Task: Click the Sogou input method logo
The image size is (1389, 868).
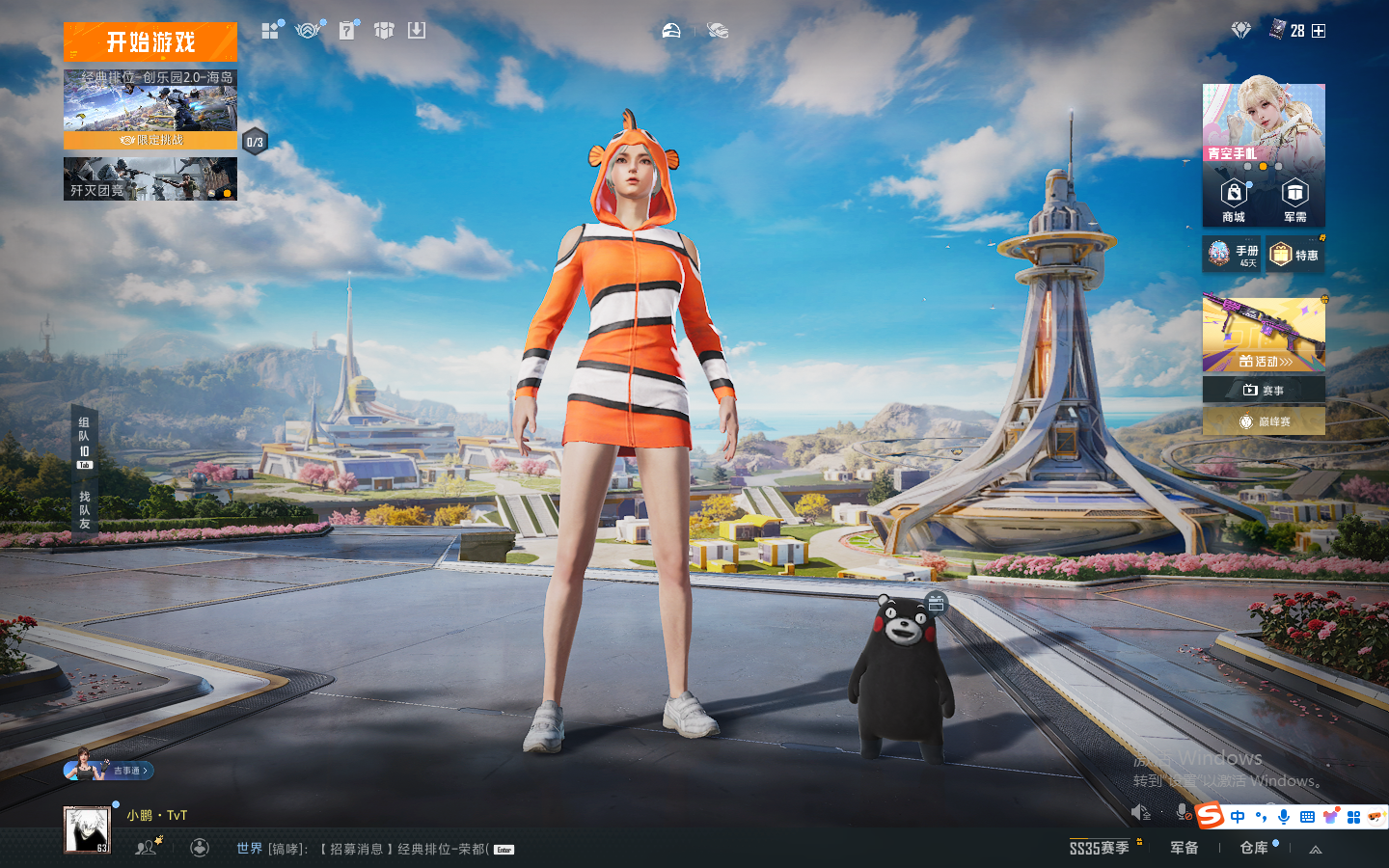Action: click(1210, 816)
